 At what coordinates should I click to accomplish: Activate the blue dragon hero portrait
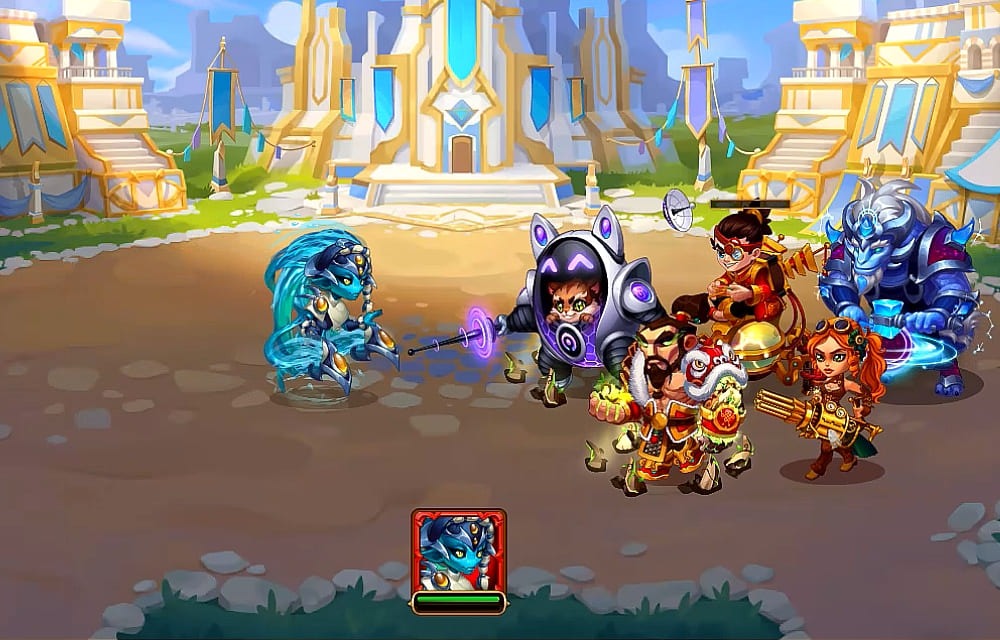tap(458, 551)
